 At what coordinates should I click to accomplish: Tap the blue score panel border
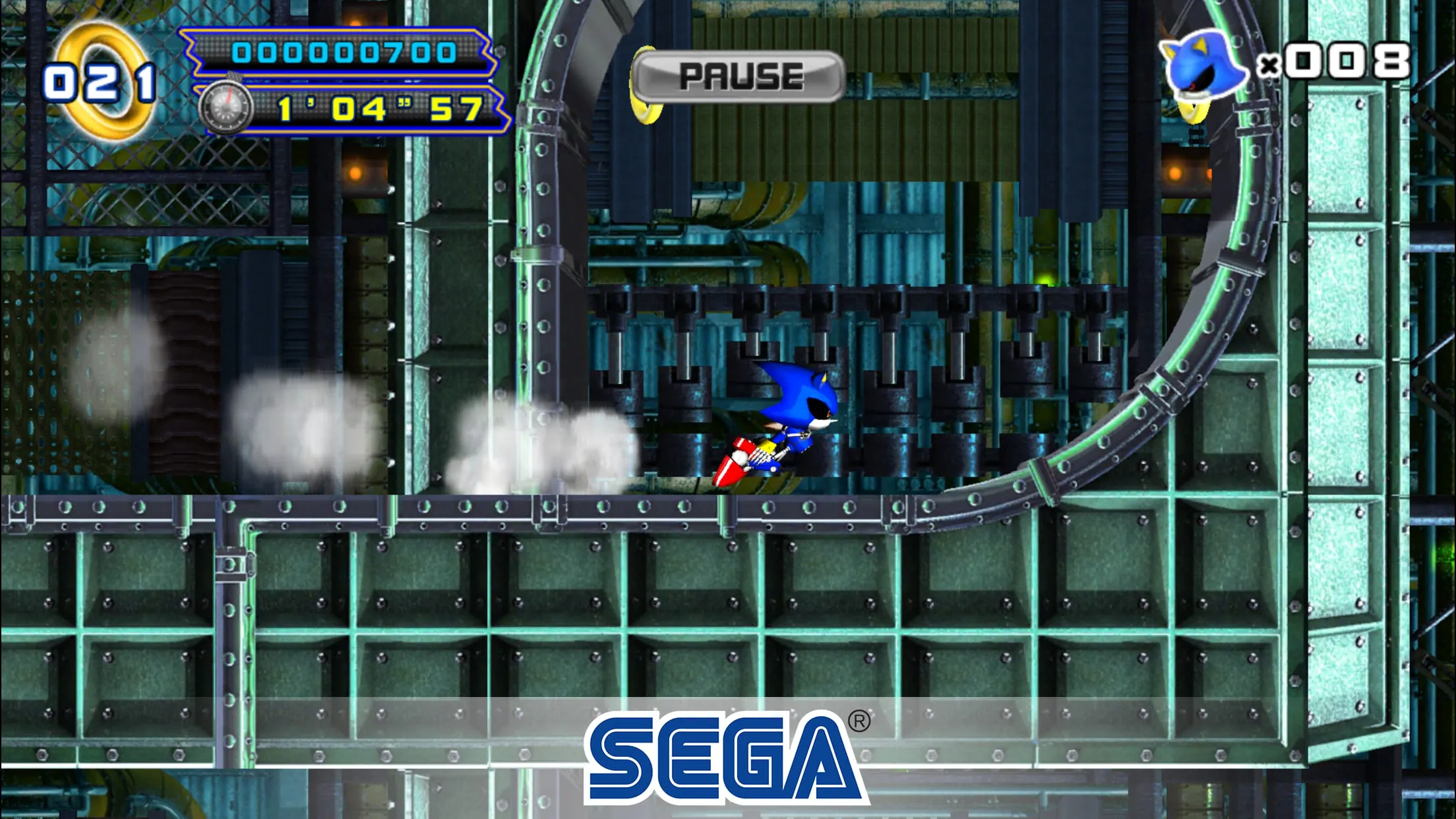tap(330, 33)
